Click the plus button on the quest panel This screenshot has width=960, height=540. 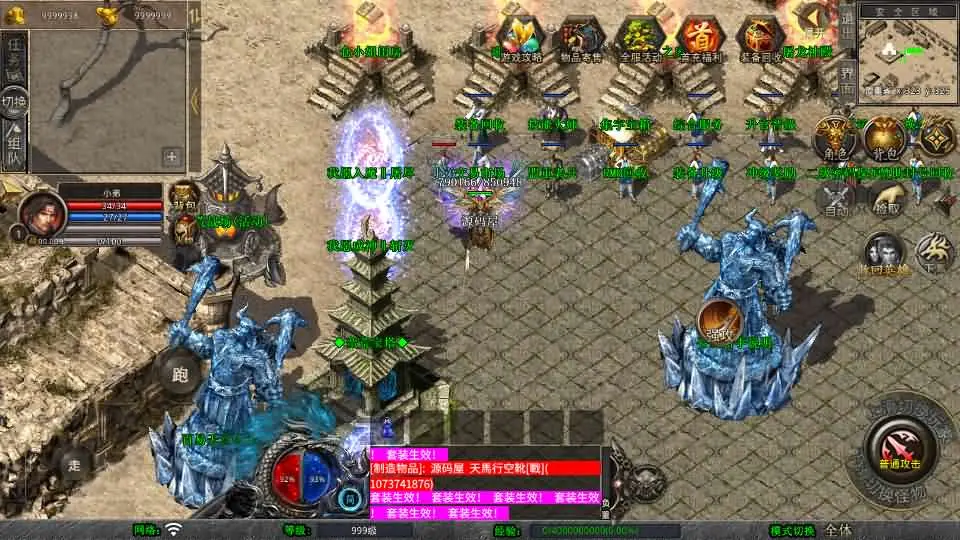click(172, 156)
